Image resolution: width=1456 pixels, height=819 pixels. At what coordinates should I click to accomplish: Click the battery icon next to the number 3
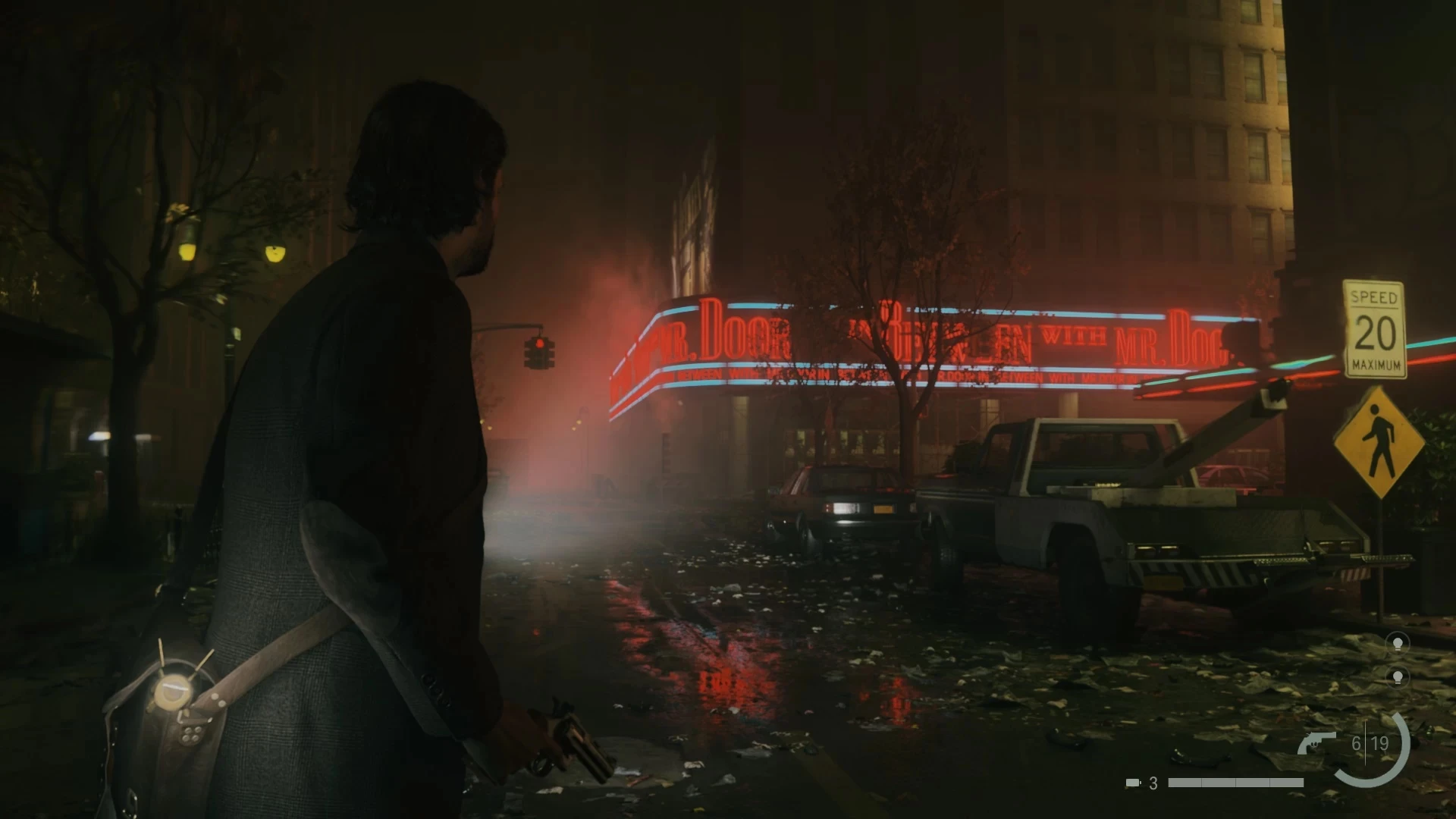[1133, 782]
